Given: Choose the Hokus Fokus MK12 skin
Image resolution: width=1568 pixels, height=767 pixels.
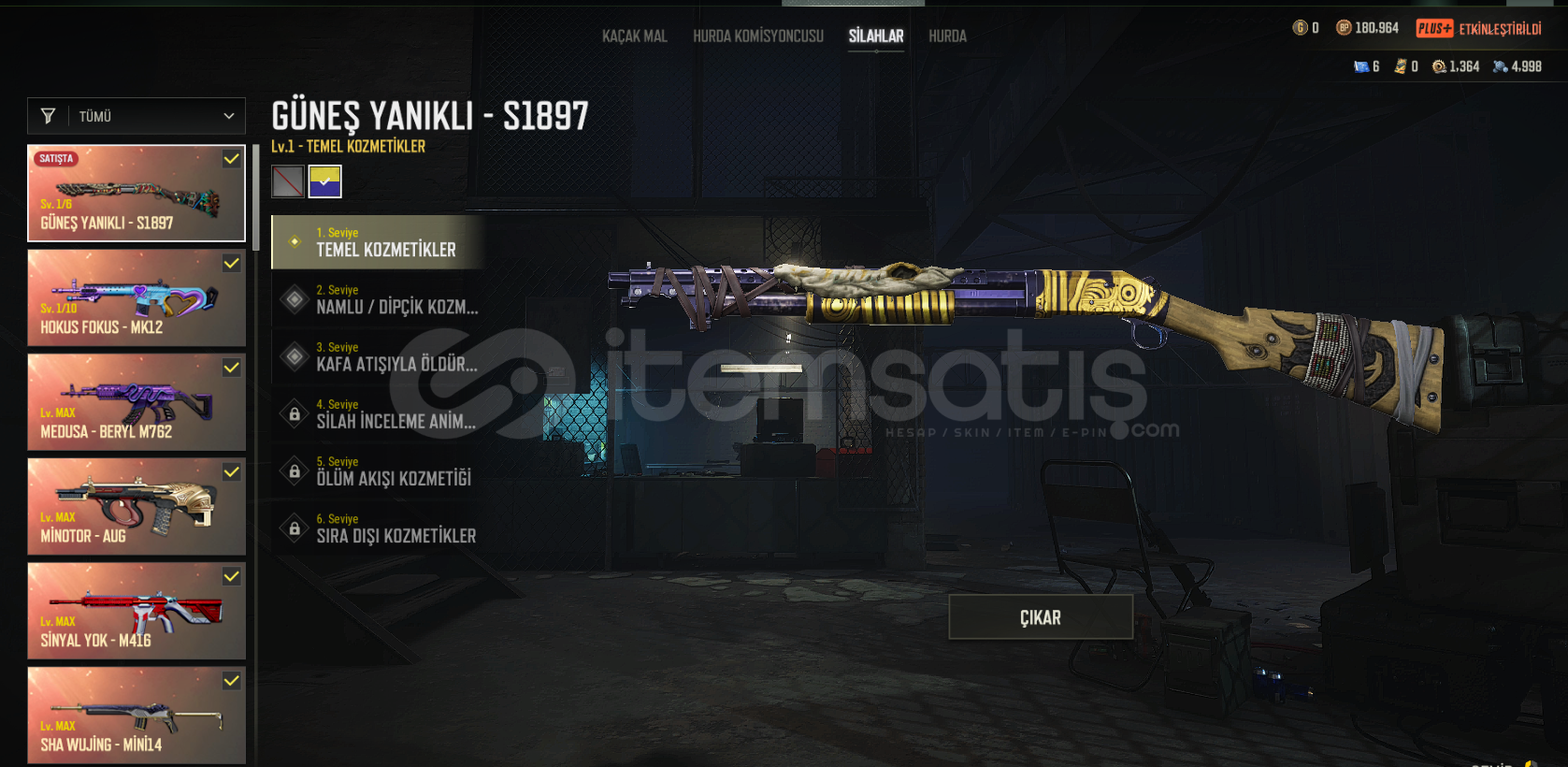Looking at the screenshot, I should tap(137, 298).
